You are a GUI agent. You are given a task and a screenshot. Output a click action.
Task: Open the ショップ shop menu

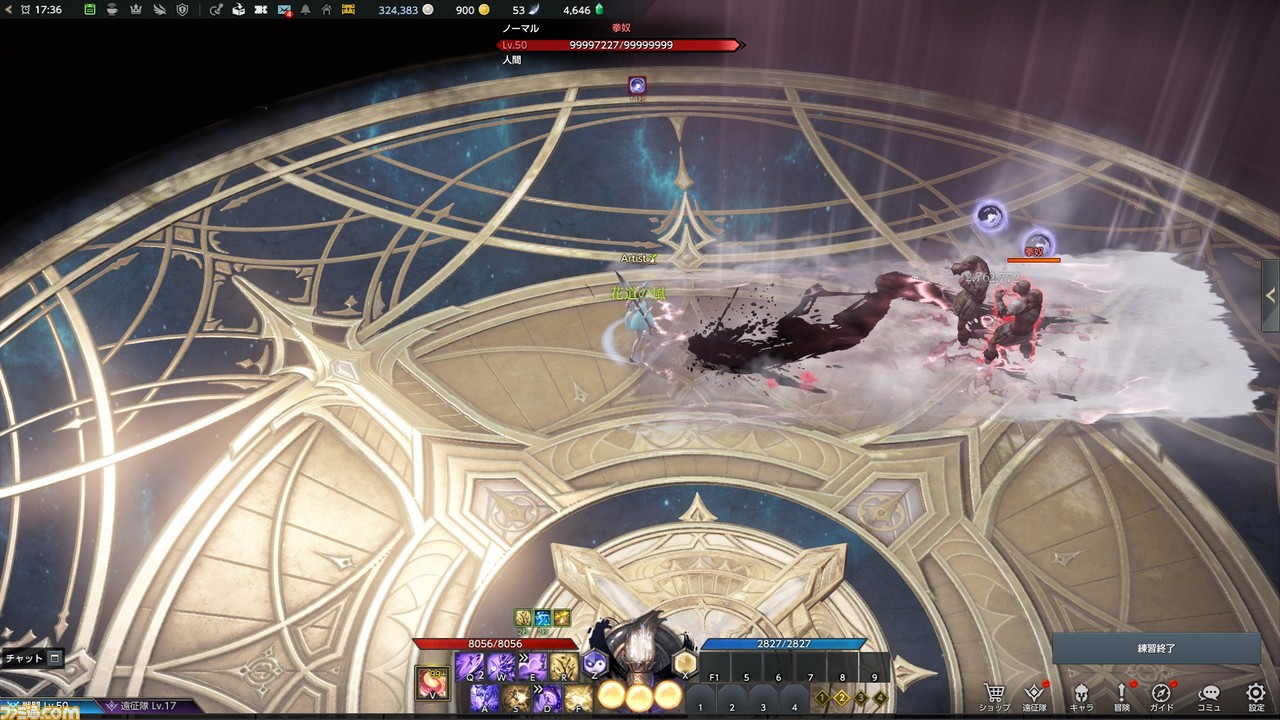[x=994, y=696]
